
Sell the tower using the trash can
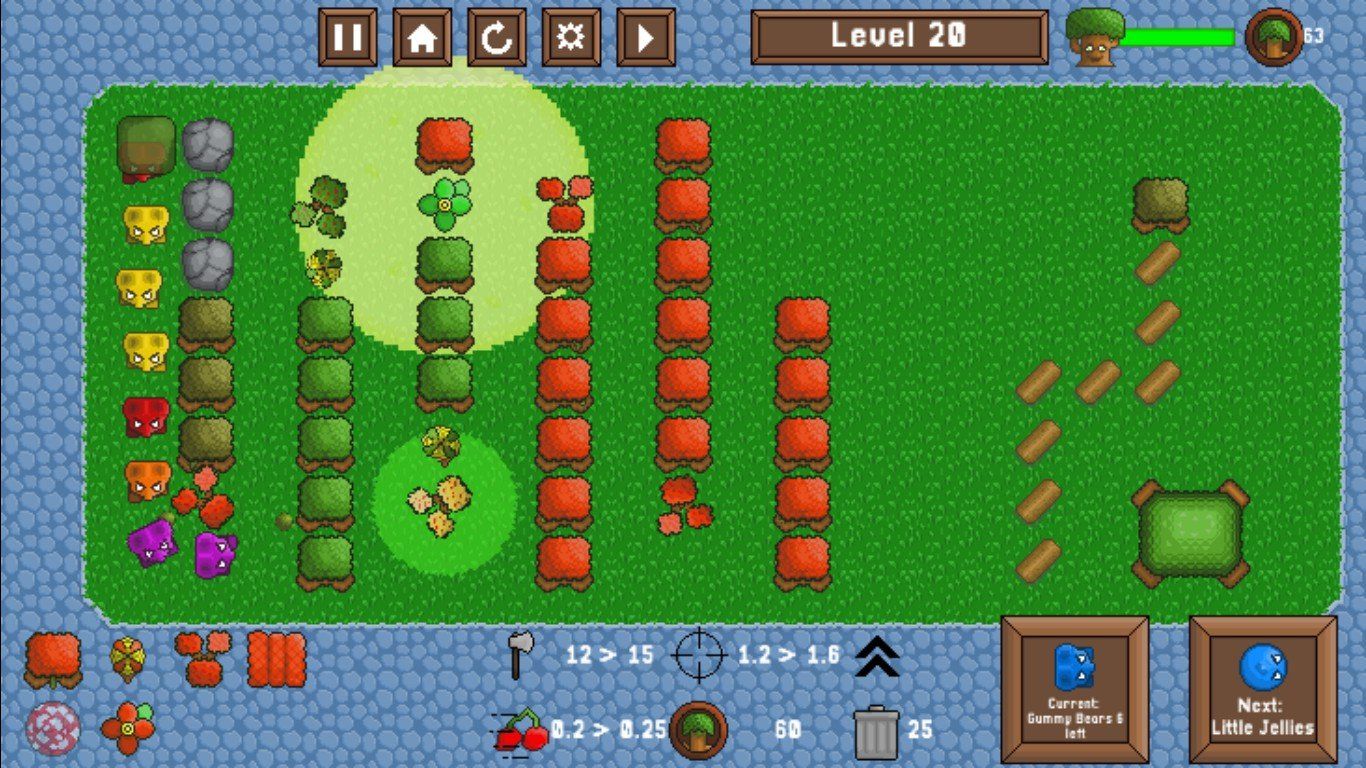[876, 731]
